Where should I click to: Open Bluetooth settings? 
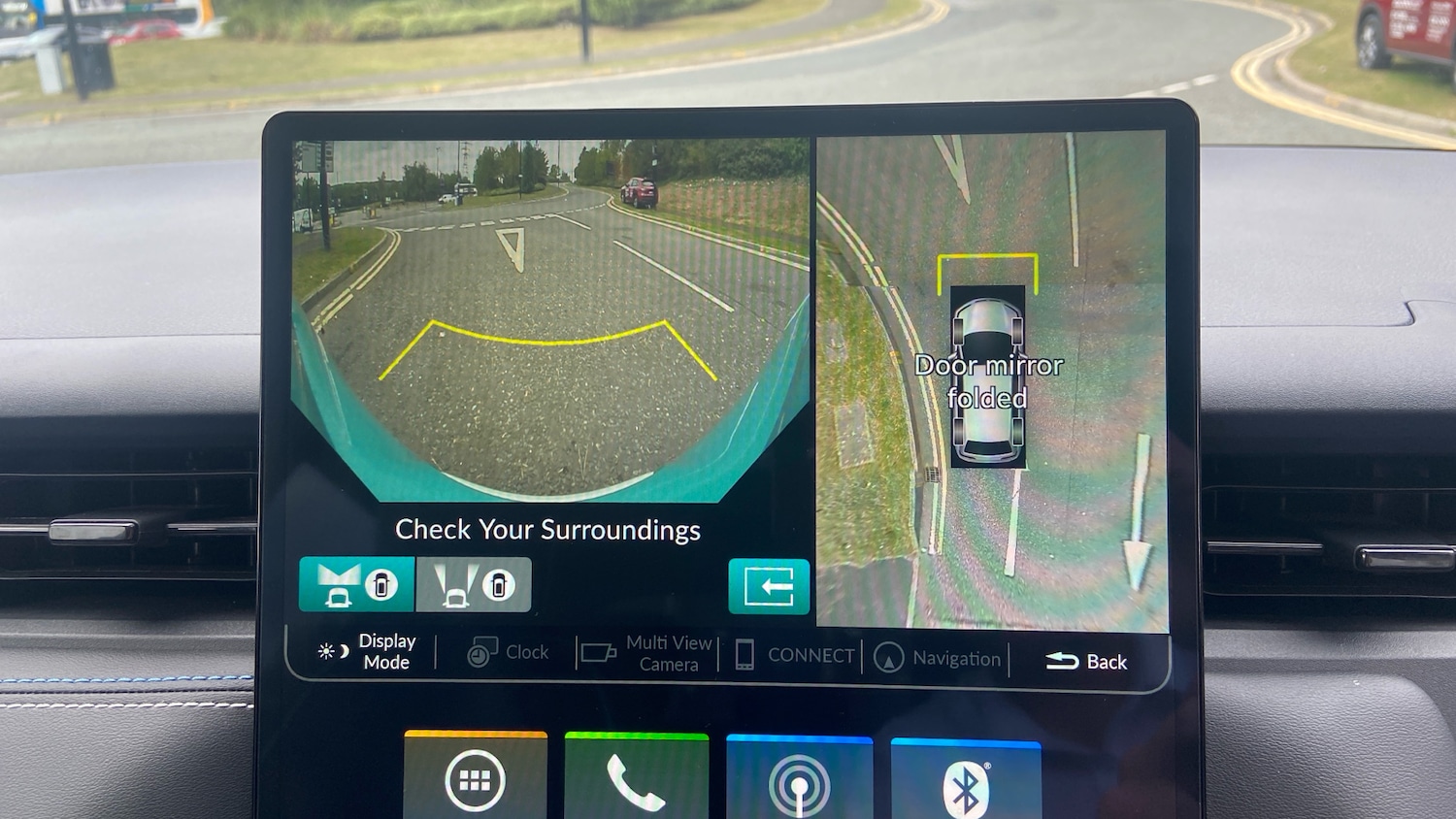[x=965, y=784]
